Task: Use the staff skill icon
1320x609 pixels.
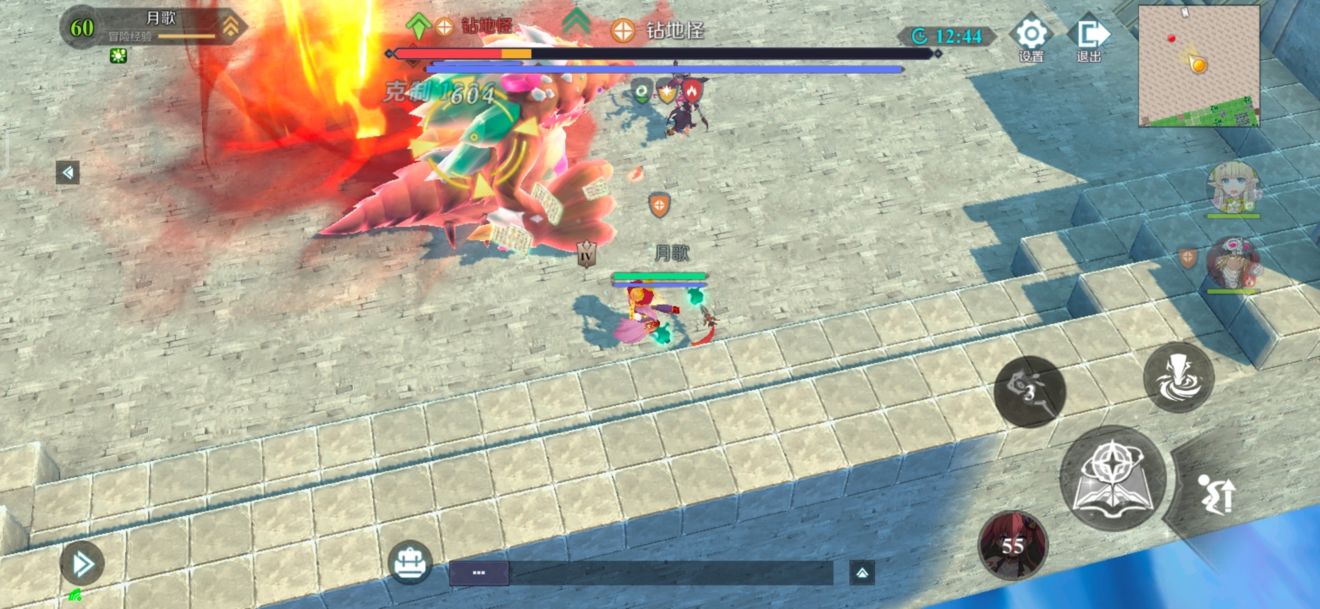Action: [1029, 391]
